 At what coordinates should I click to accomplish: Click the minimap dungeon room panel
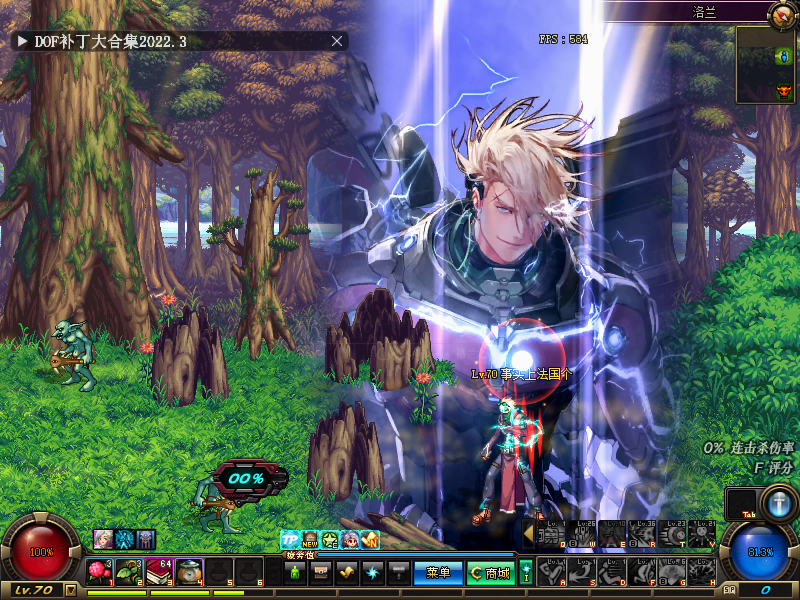pyautogui.click(x=766, y=65)
